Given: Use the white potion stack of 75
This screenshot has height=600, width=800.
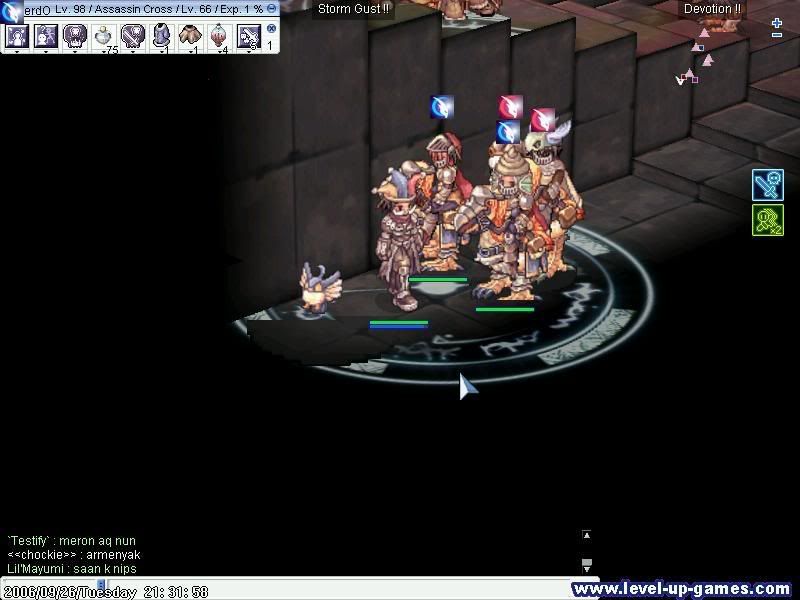Looking at the screenshot, I should point(104,37).
